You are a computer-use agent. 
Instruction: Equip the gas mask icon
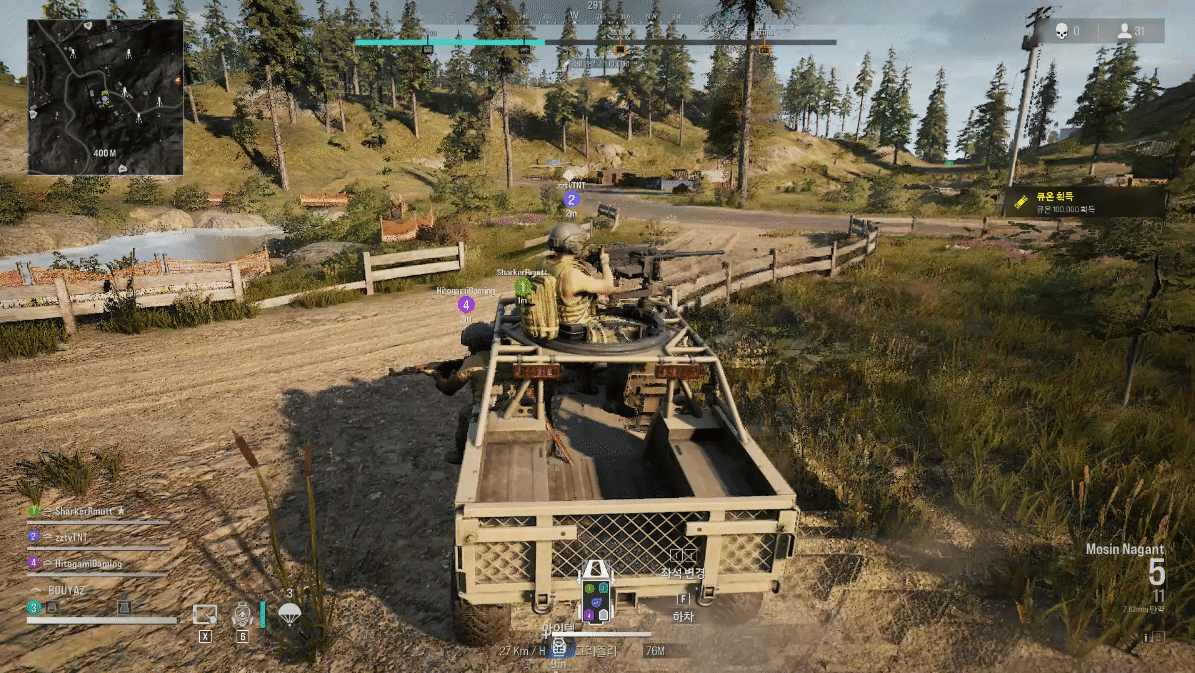click(242, 615)
